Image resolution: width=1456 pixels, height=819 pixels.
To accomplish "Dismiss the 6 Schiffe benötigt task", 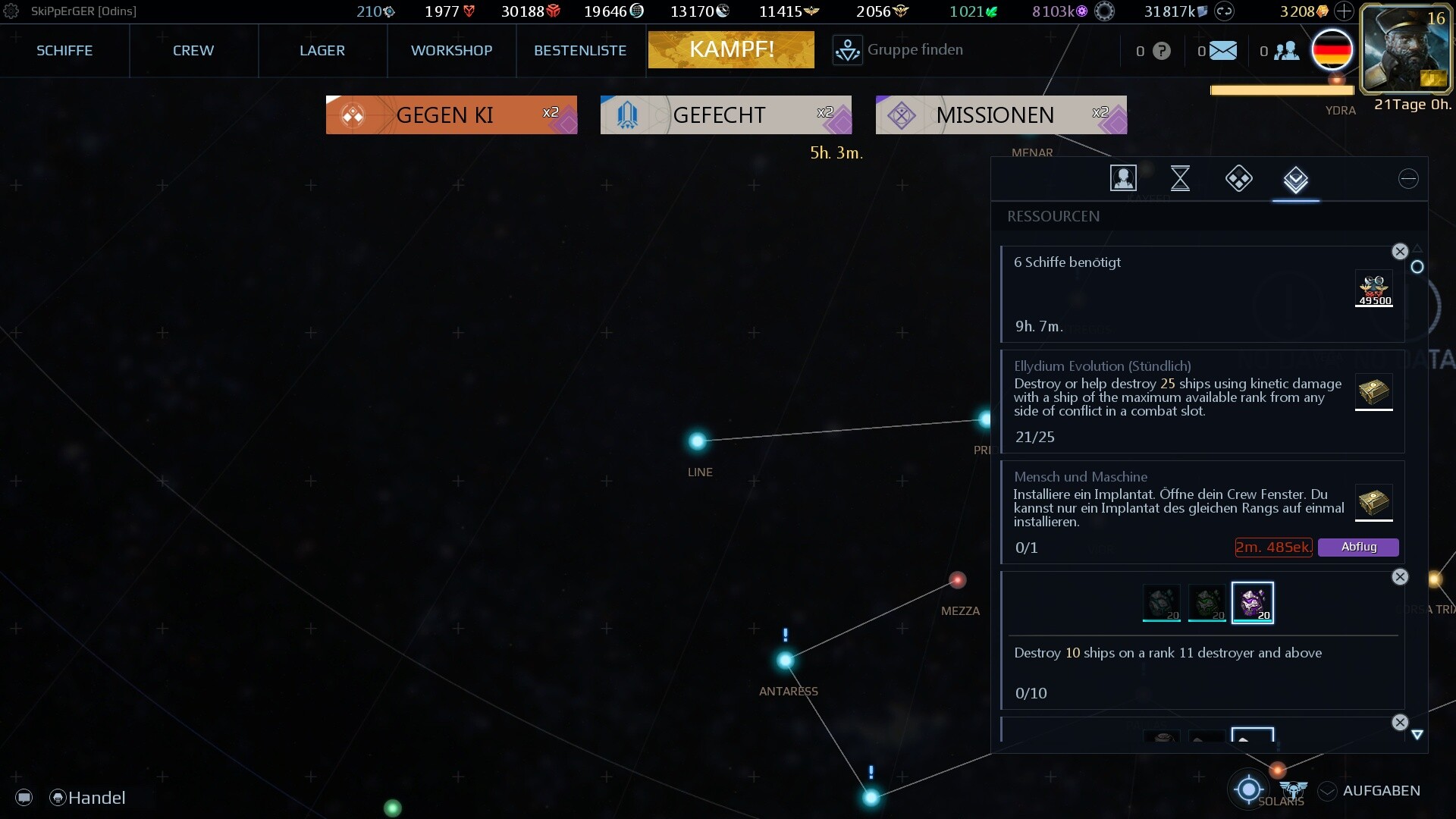I will coord(1400,252).
